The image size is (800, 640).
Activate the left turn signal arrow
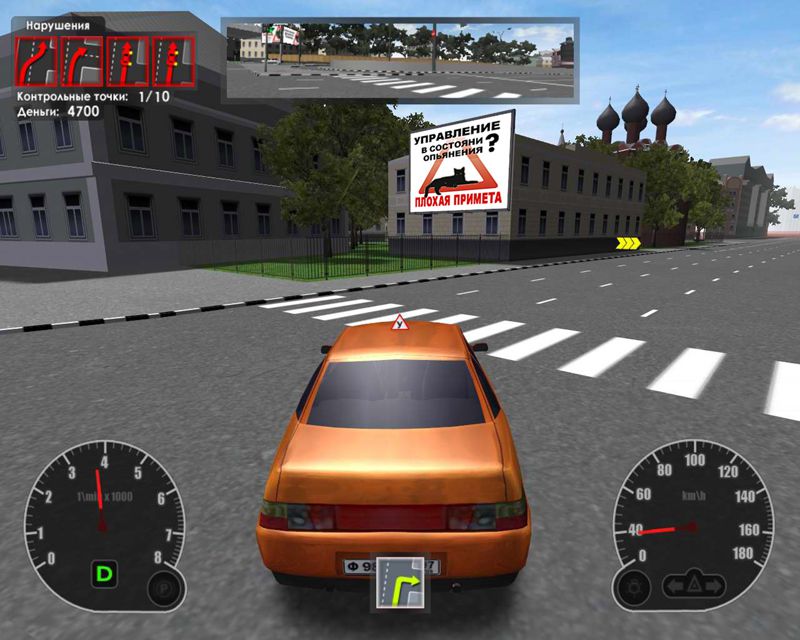click(675, 584)
